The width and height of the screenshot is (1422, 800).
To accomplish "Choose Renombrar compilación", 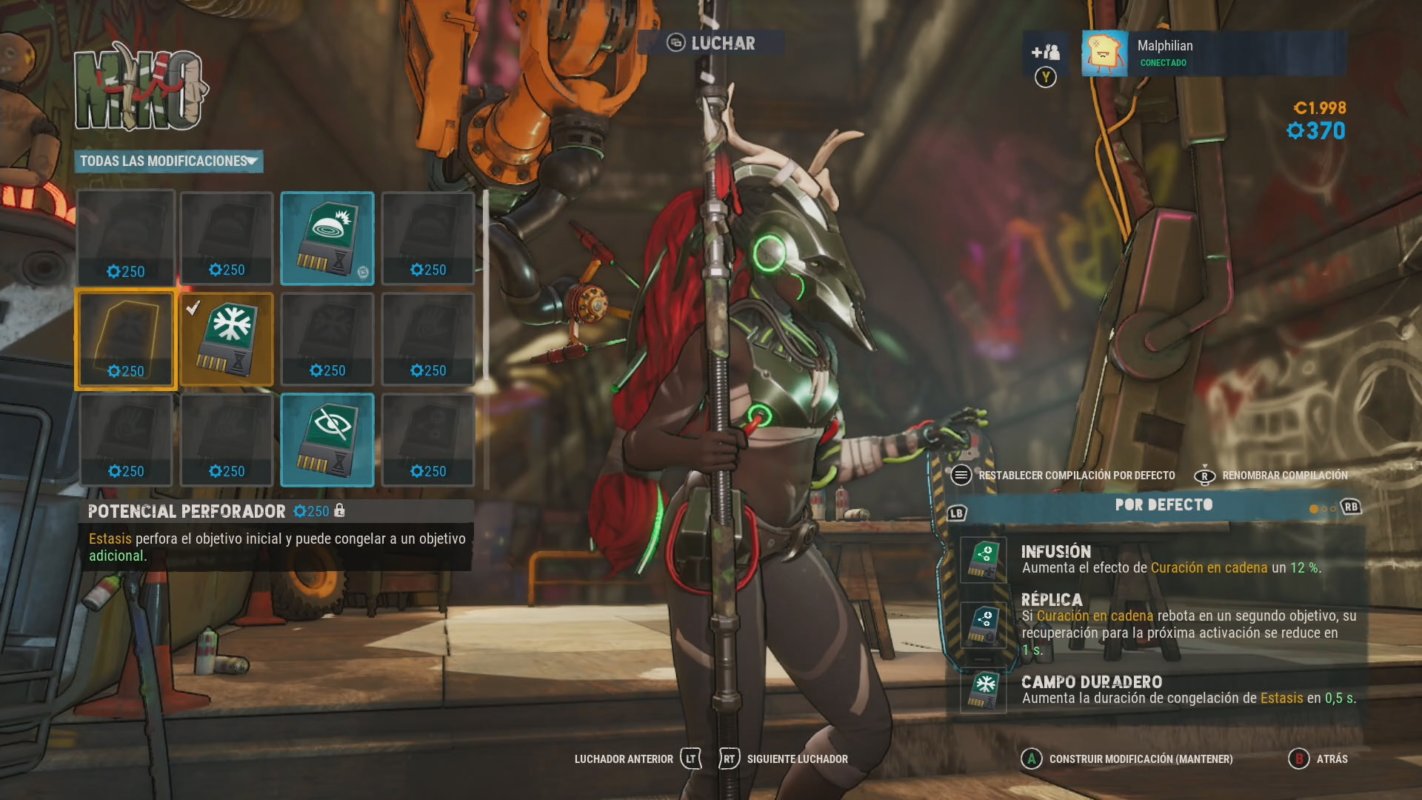I will click(x=1283, y=476).
